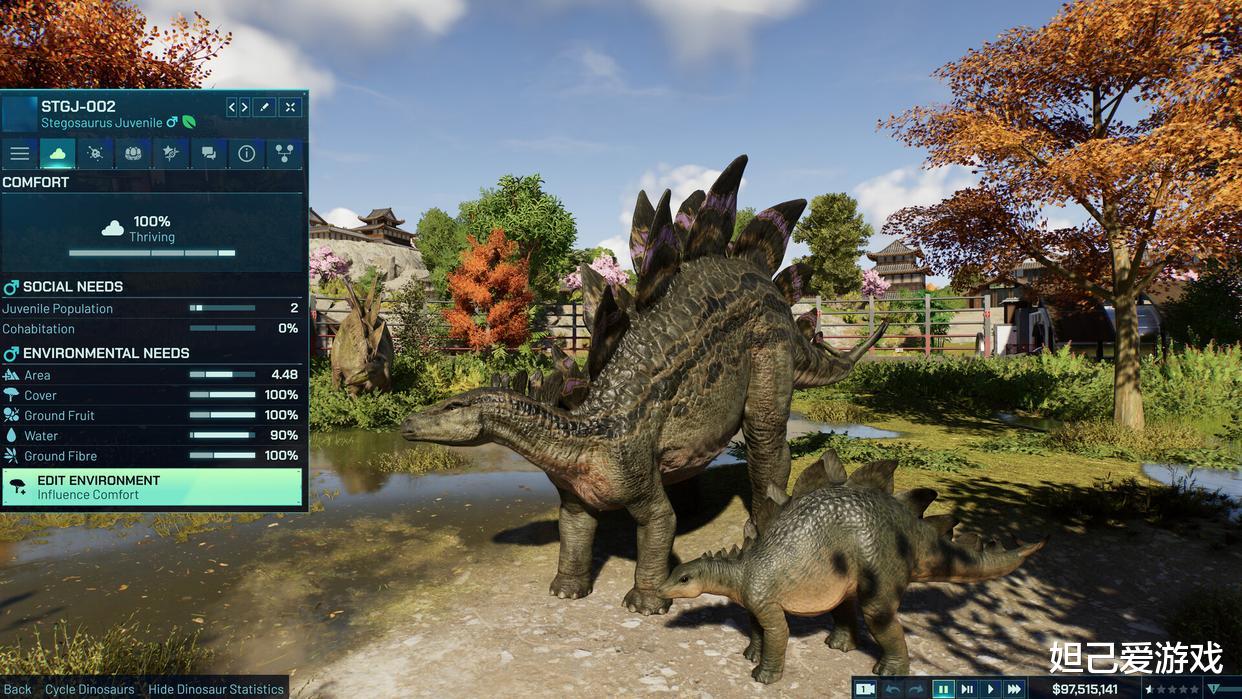Open the star-and-DNA traits tab
Screen dimensions: 1242x699
(171, 153)
